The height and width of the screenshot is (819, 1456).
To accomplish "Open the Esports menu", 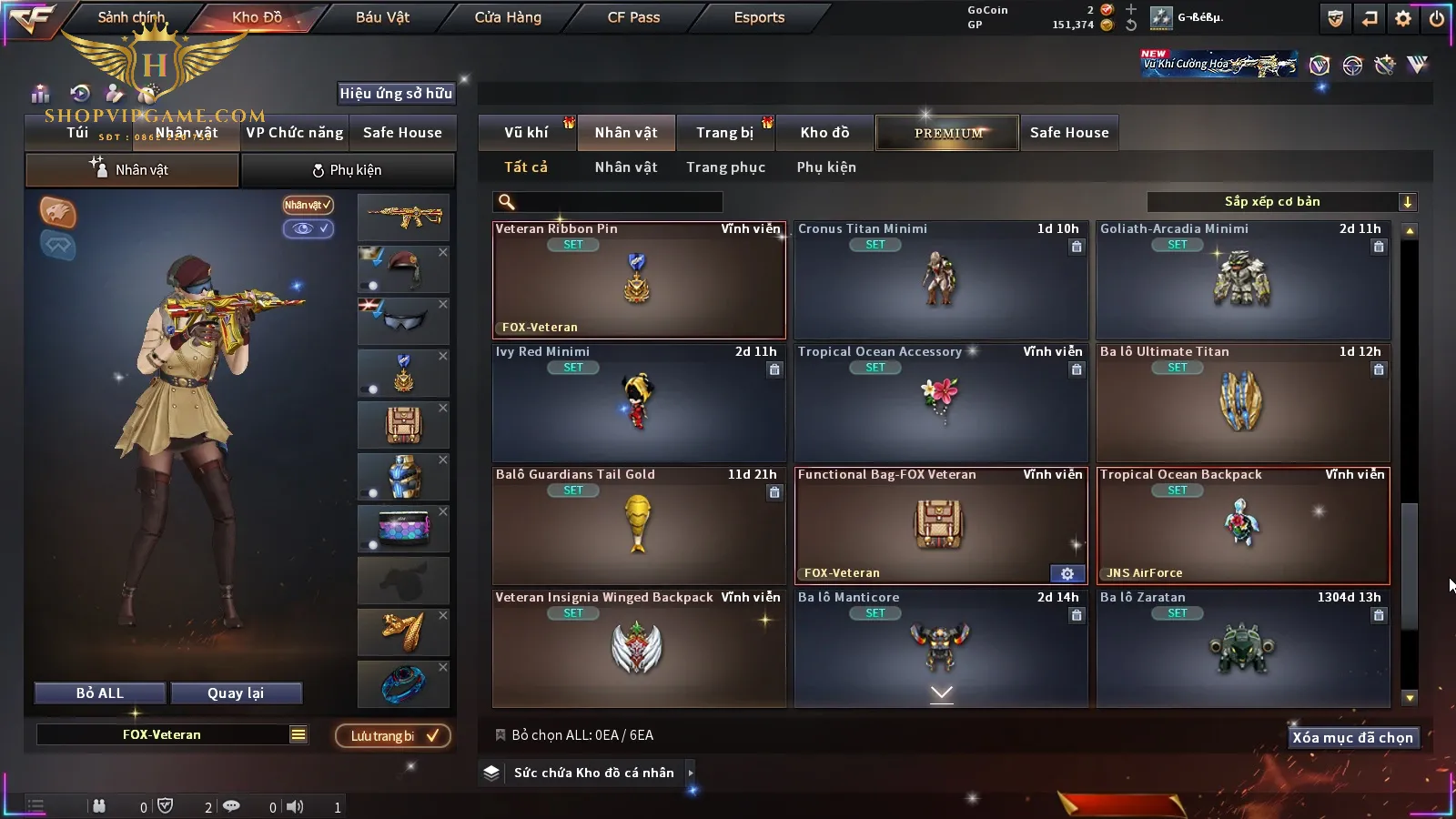I will tap(759, 17).
